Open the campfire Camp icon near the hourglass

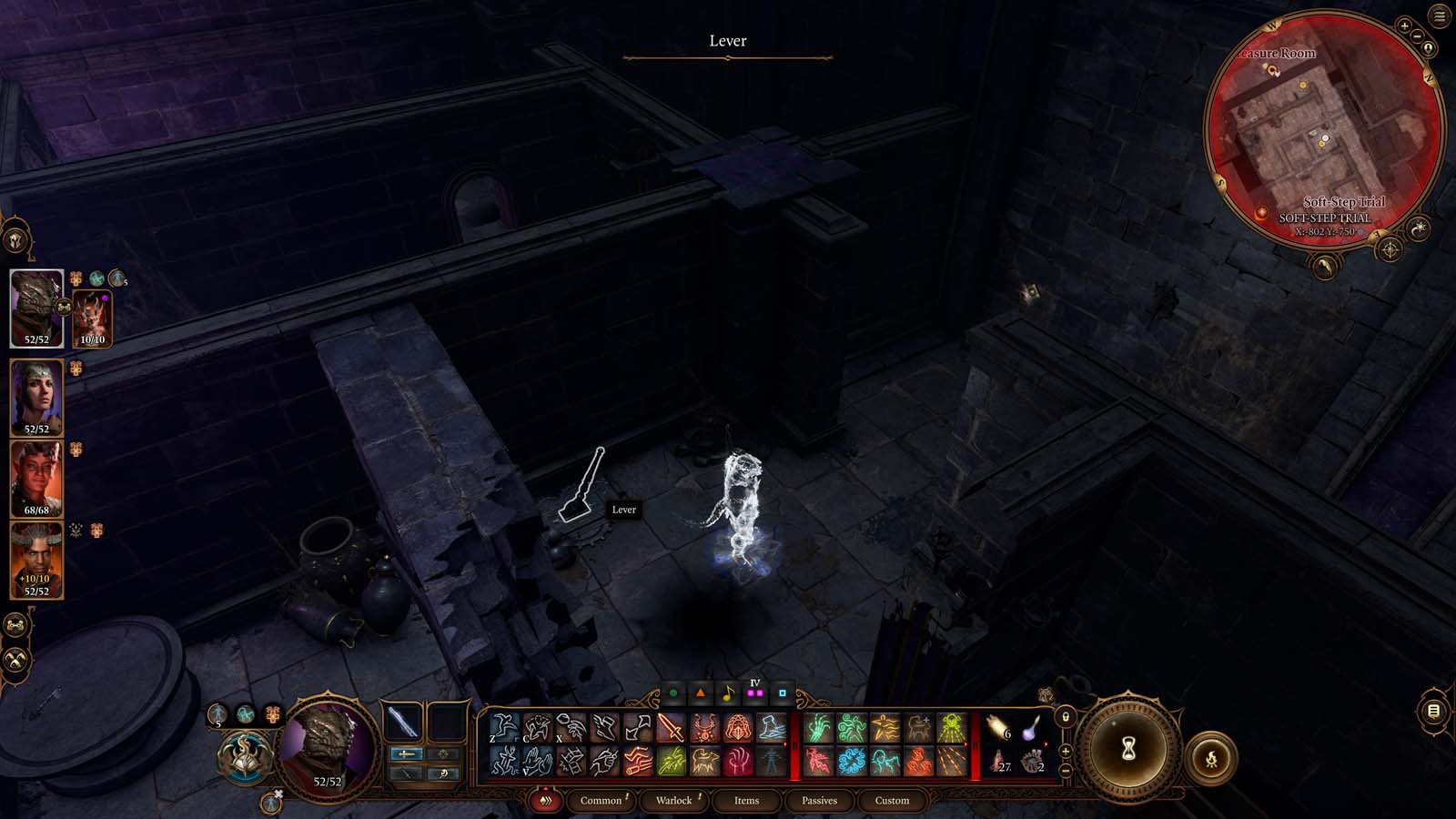click(1213, 756)
